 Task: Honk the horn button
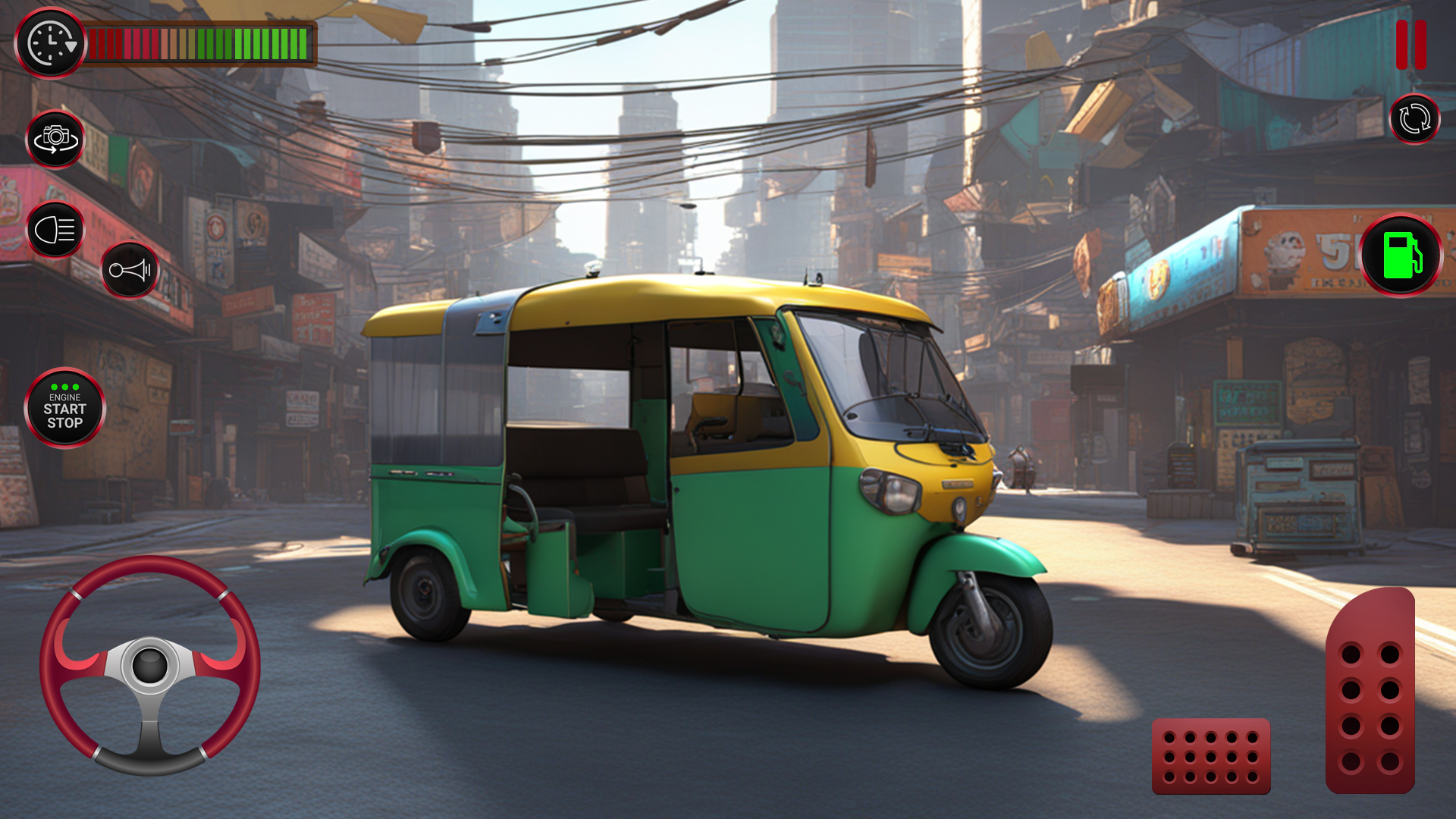click(130, 270)
